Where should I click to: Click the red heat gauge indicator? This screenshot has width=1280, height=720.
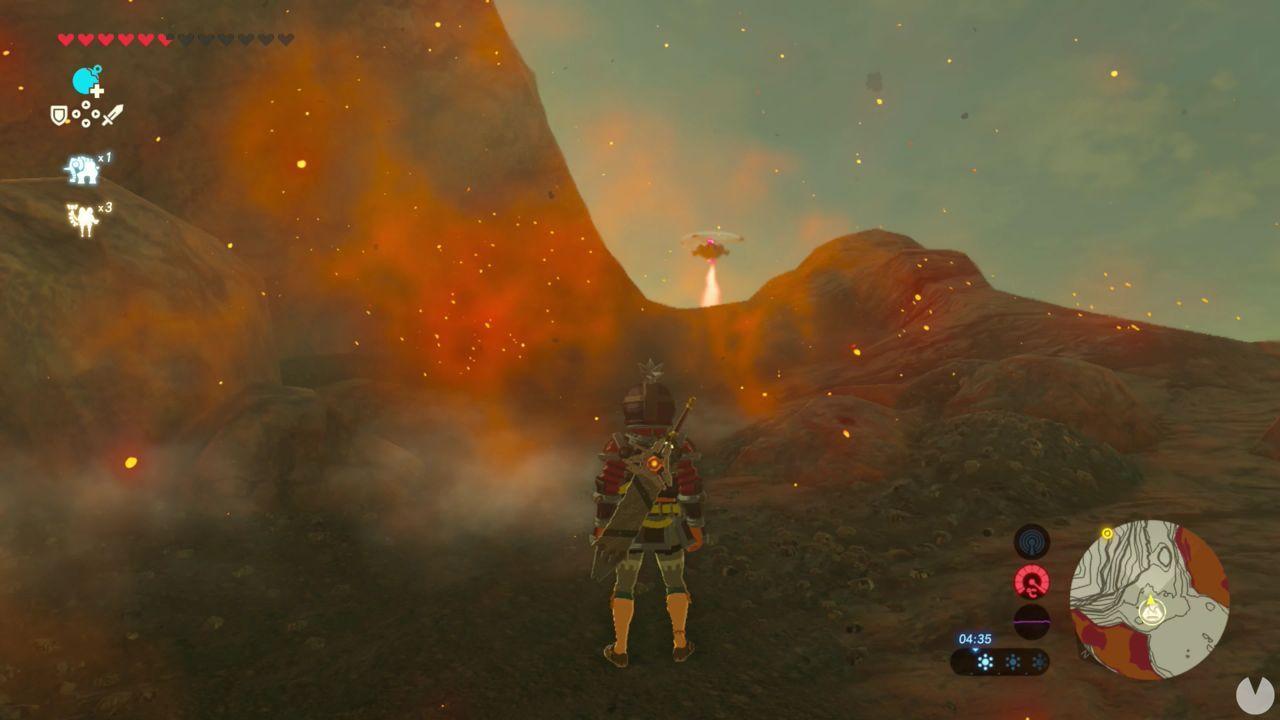click(x=1031, y=580)
